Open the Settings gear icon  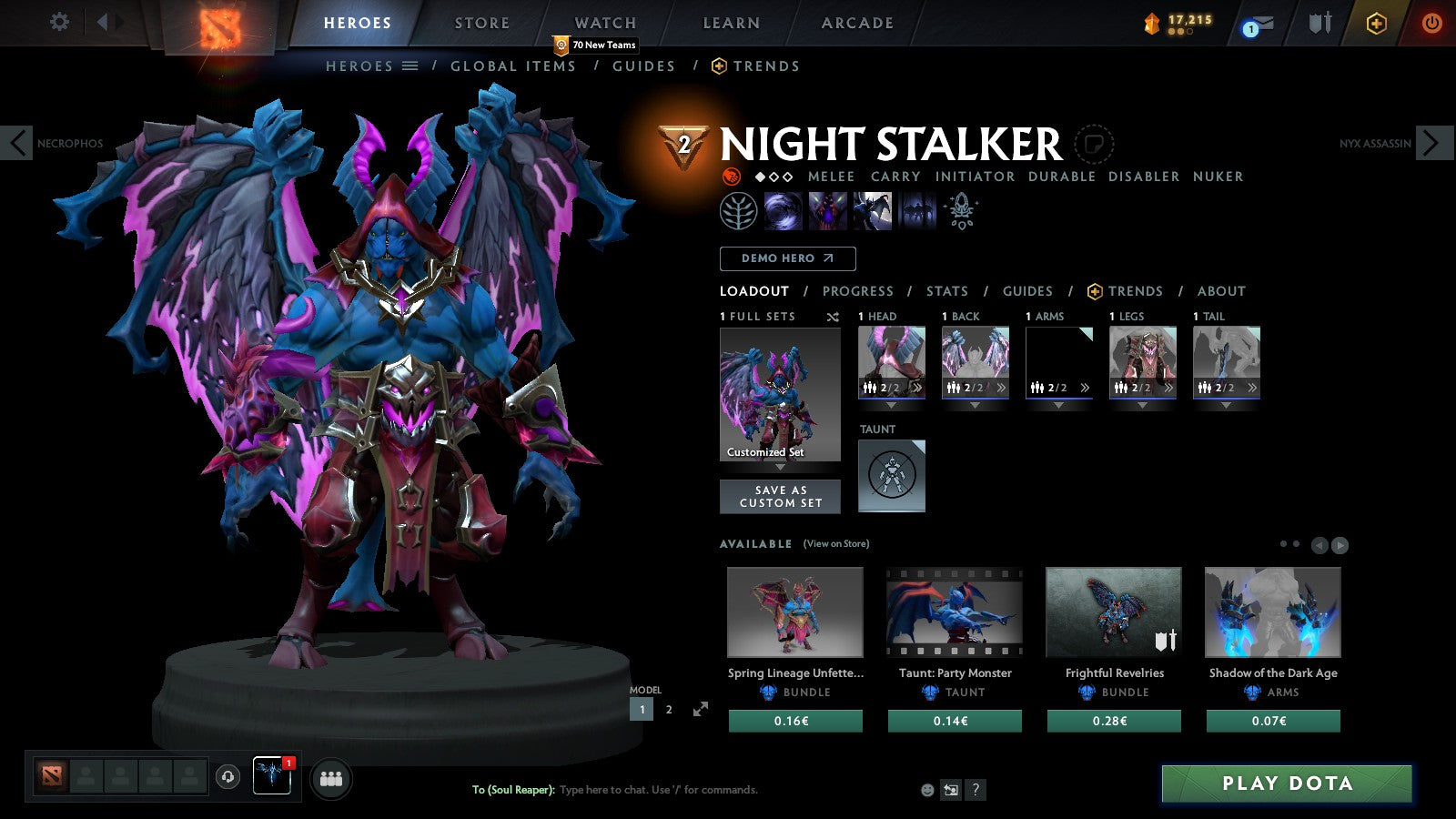tap(59, 22)
